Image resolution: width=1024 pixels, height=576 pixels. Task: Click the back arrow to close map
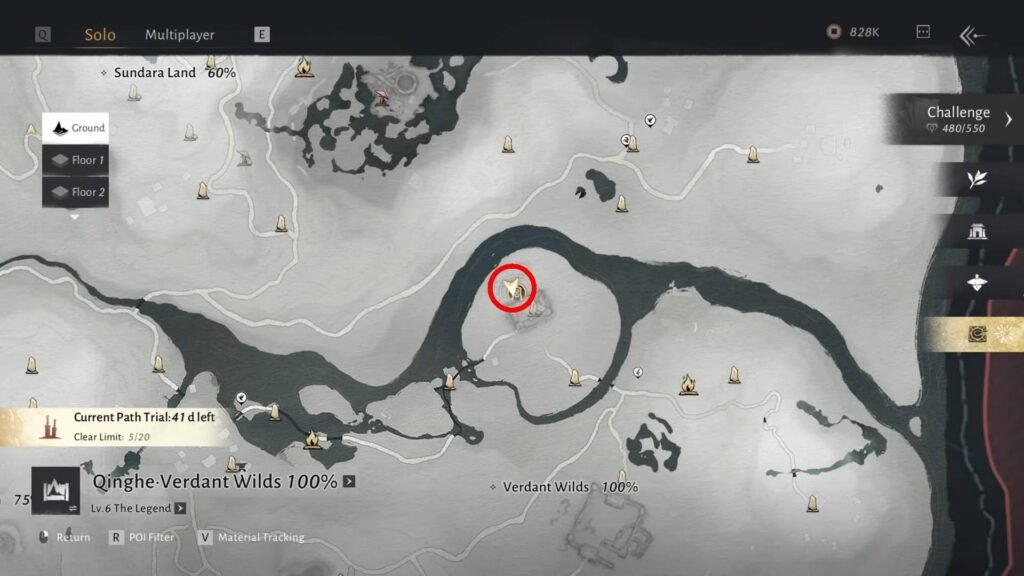(973, 35)
